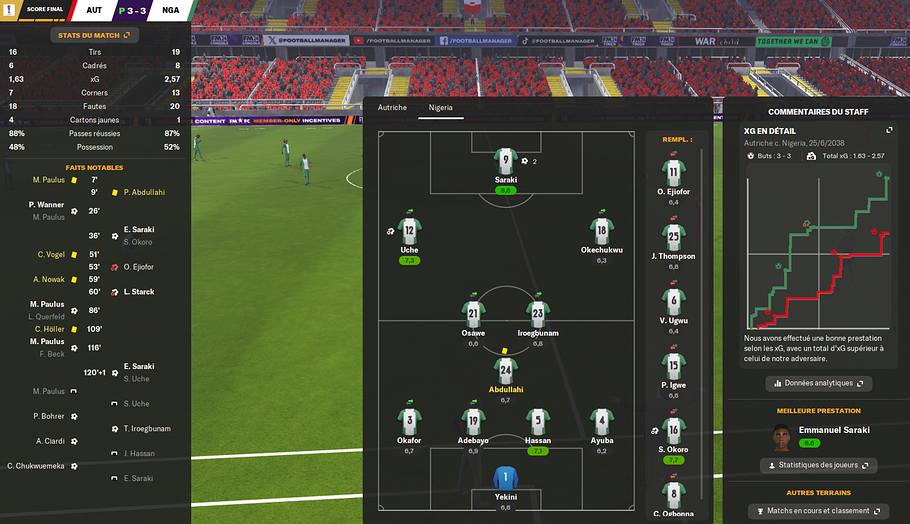This screenshot has height=524, width=910.
Task: Select Iroegbunam number 23
Action: pos(538,313)
